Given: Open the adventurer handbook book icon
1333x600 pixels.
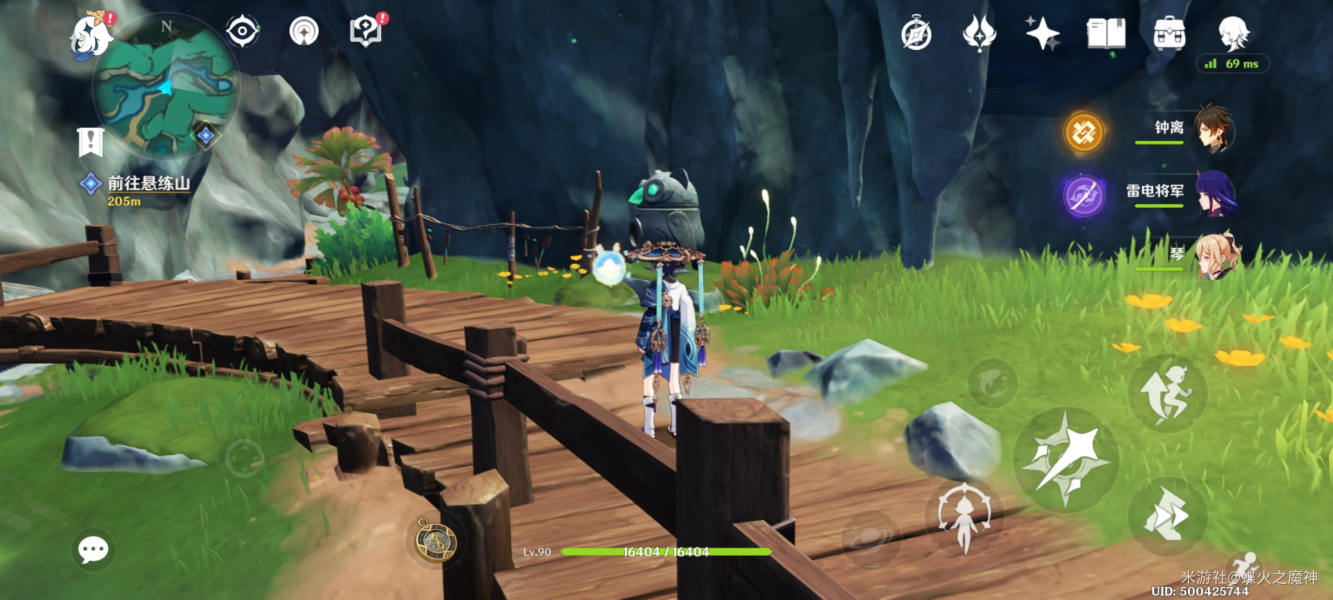Looking at the screenshot, I should tap(1106, 34).
